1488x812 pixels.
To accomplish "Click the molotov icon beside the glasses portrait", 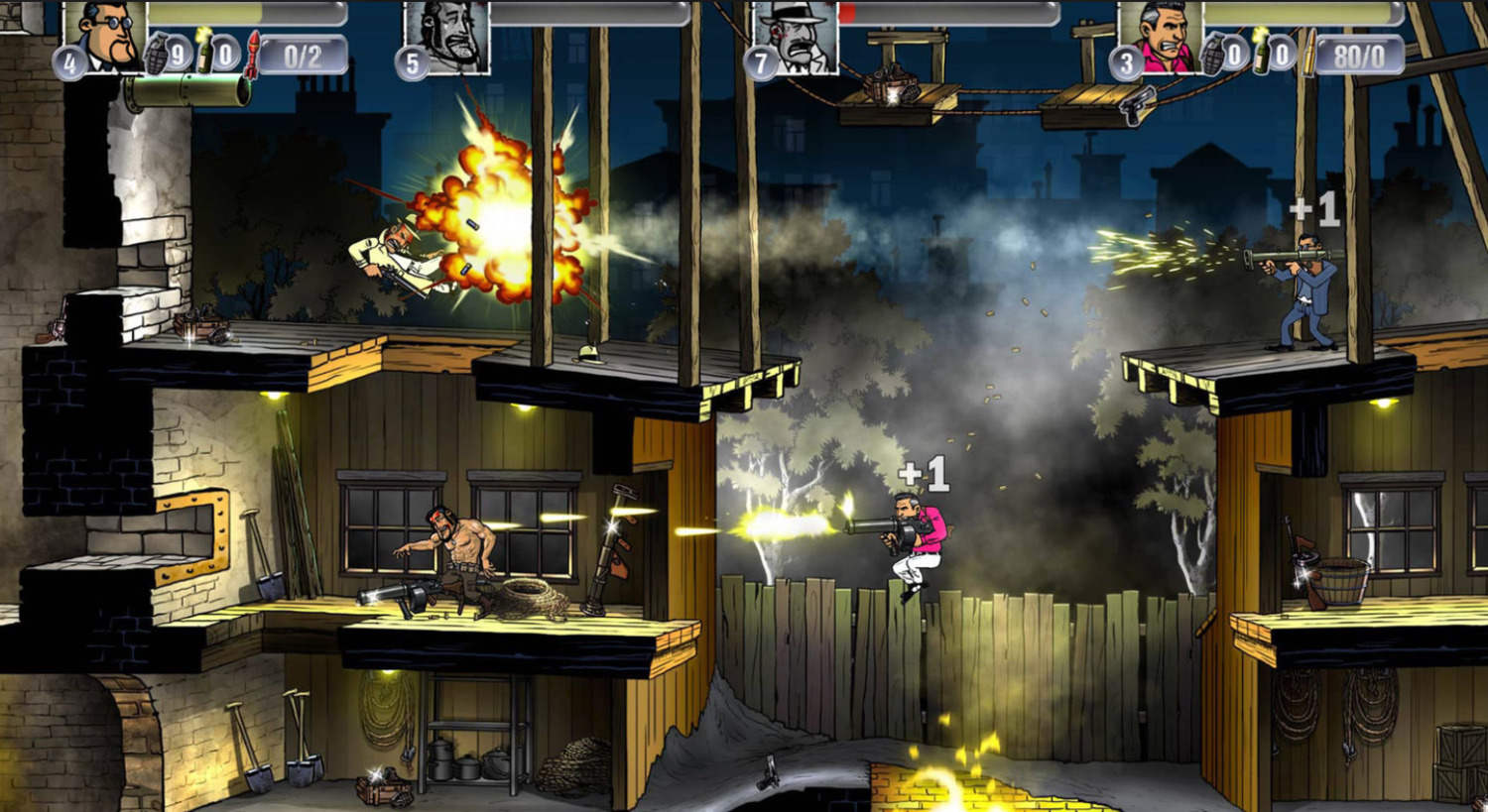I will 204,52.
